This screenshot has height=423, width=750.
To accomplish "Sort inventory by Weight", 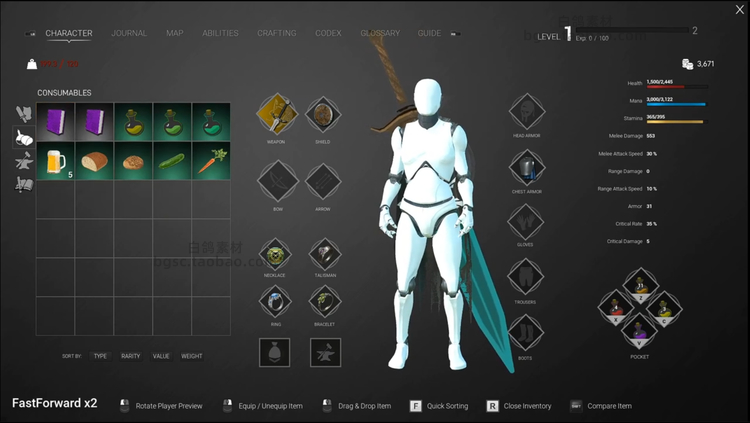I will (x=191, y=356).
